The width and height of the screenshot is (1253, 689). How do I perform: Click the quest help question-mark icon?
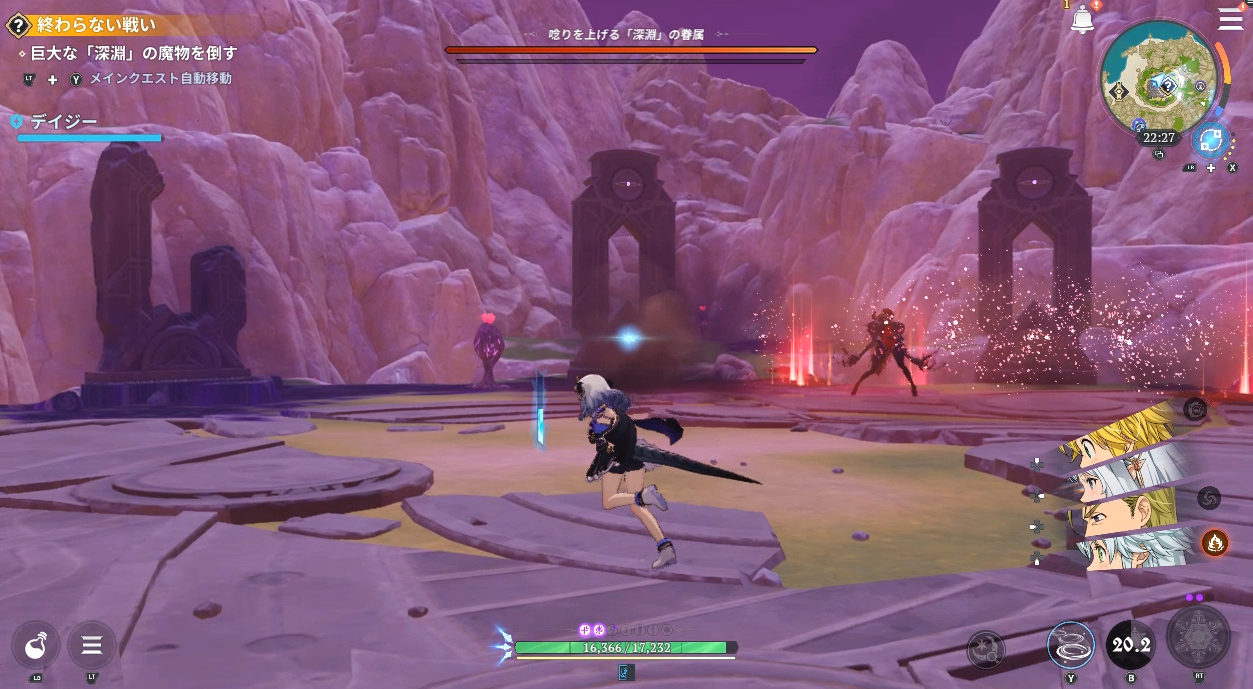(16, 27)
